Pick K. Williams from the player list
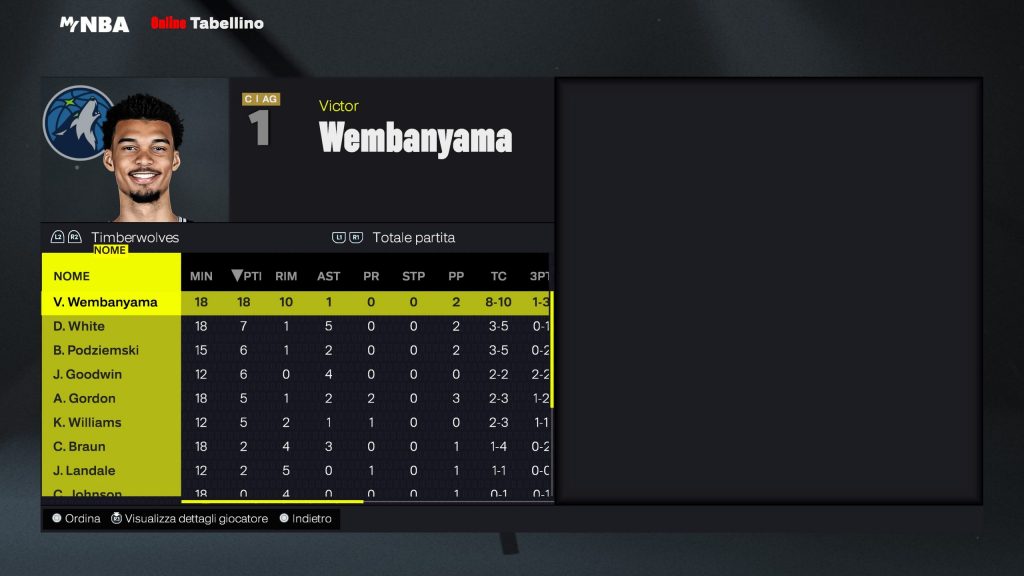 pyautogui.click(x=87, y=422)
